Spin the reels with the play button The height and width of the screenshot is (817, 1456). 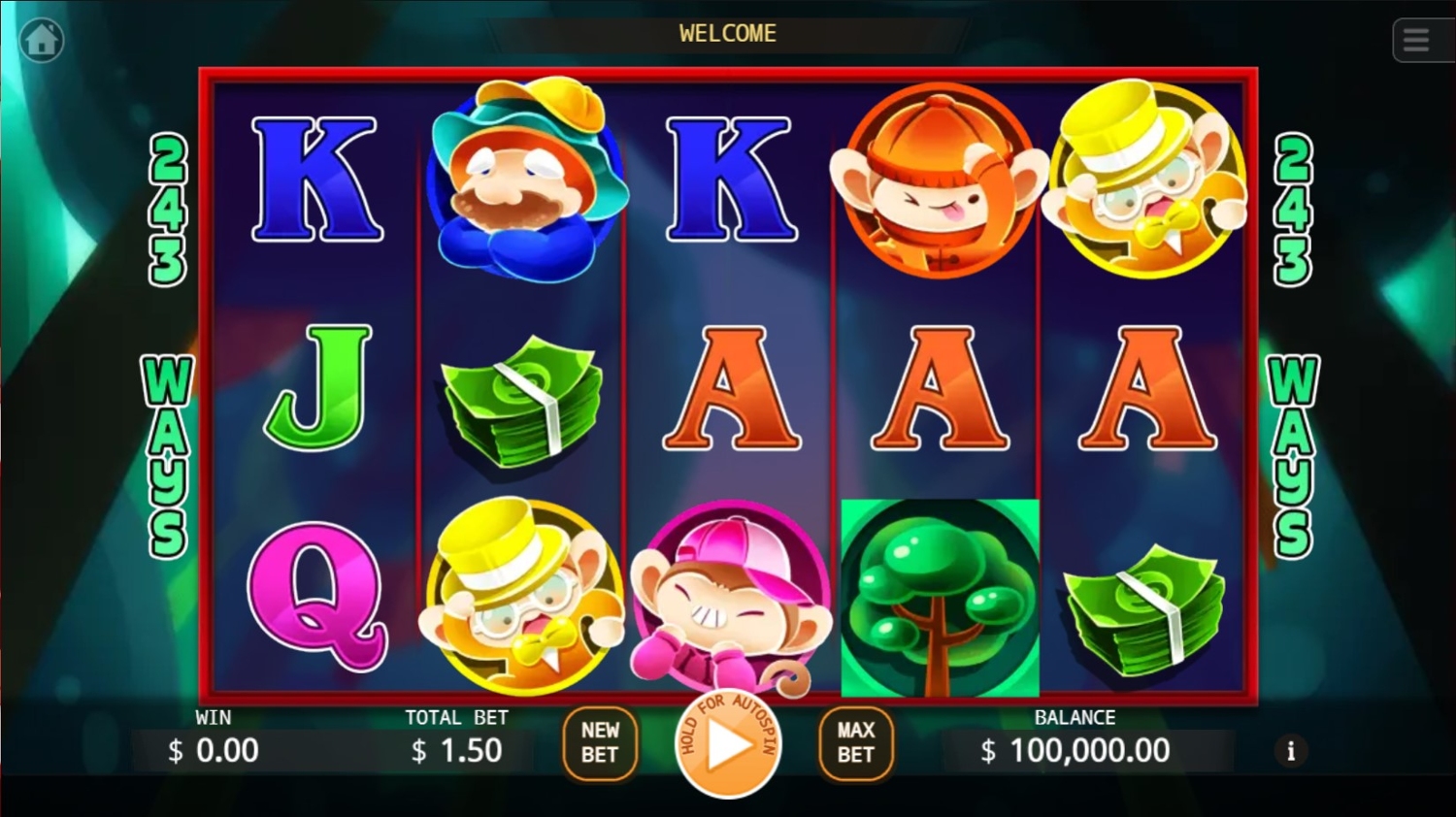click(728, 745)
